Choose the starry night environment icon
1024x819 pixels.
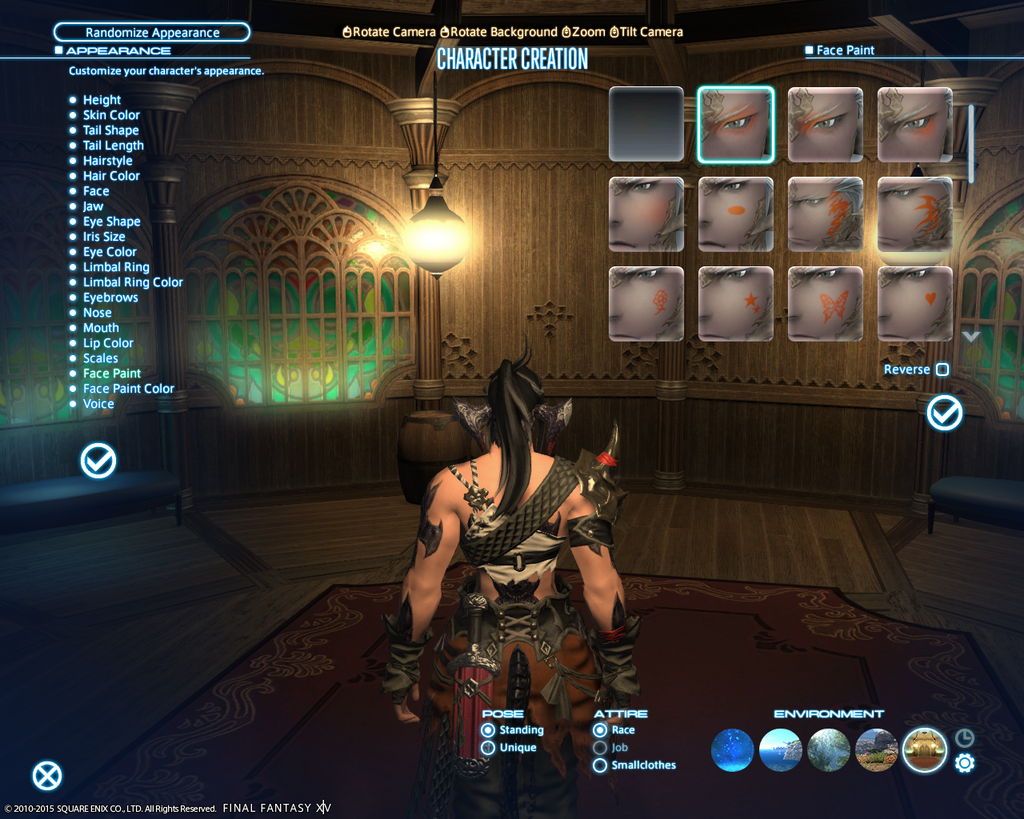(x=732, y=750)
